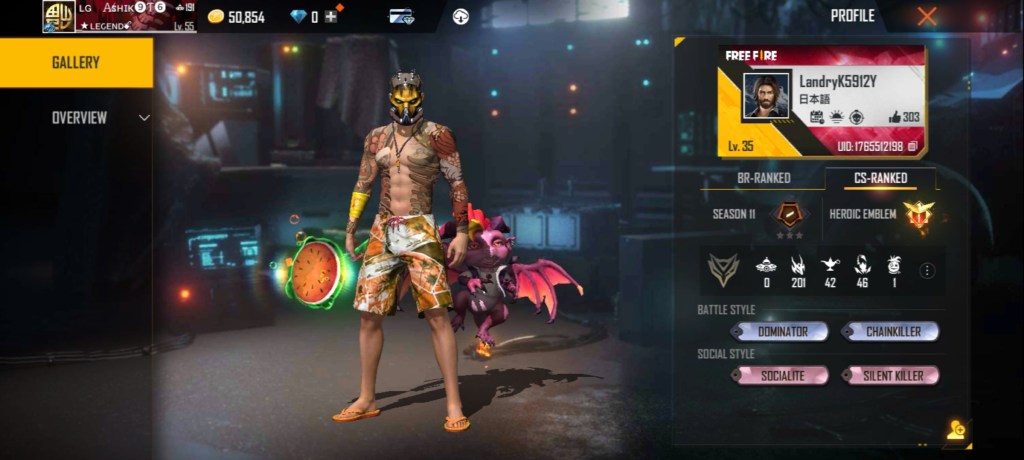Close the profile screen

pyautogui.click(x=927, y=16)
